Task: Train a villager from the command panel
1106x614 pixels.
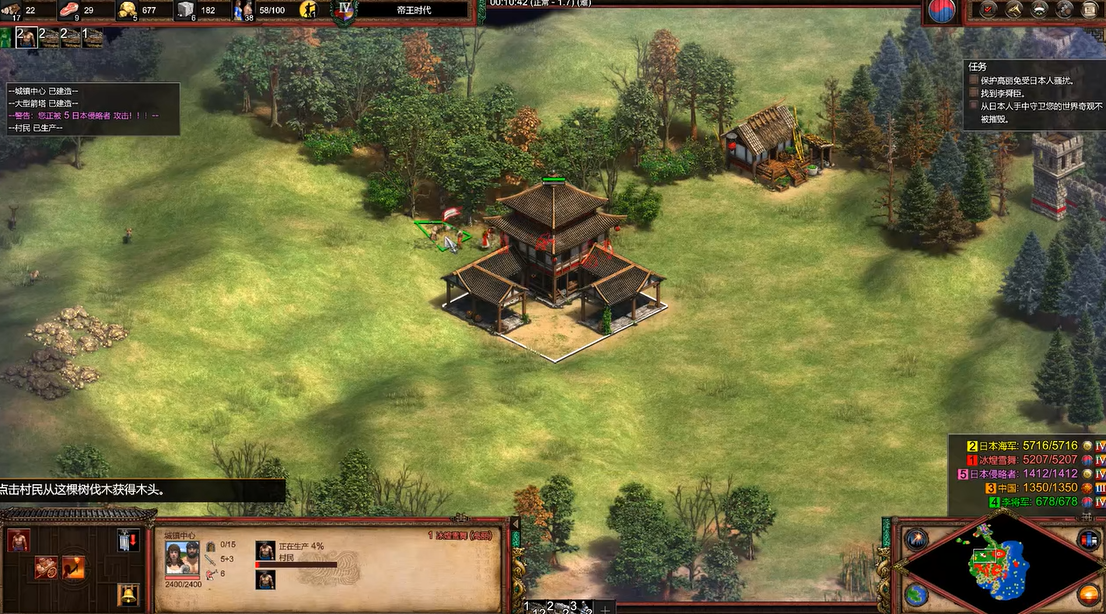Action: (18, 541)
